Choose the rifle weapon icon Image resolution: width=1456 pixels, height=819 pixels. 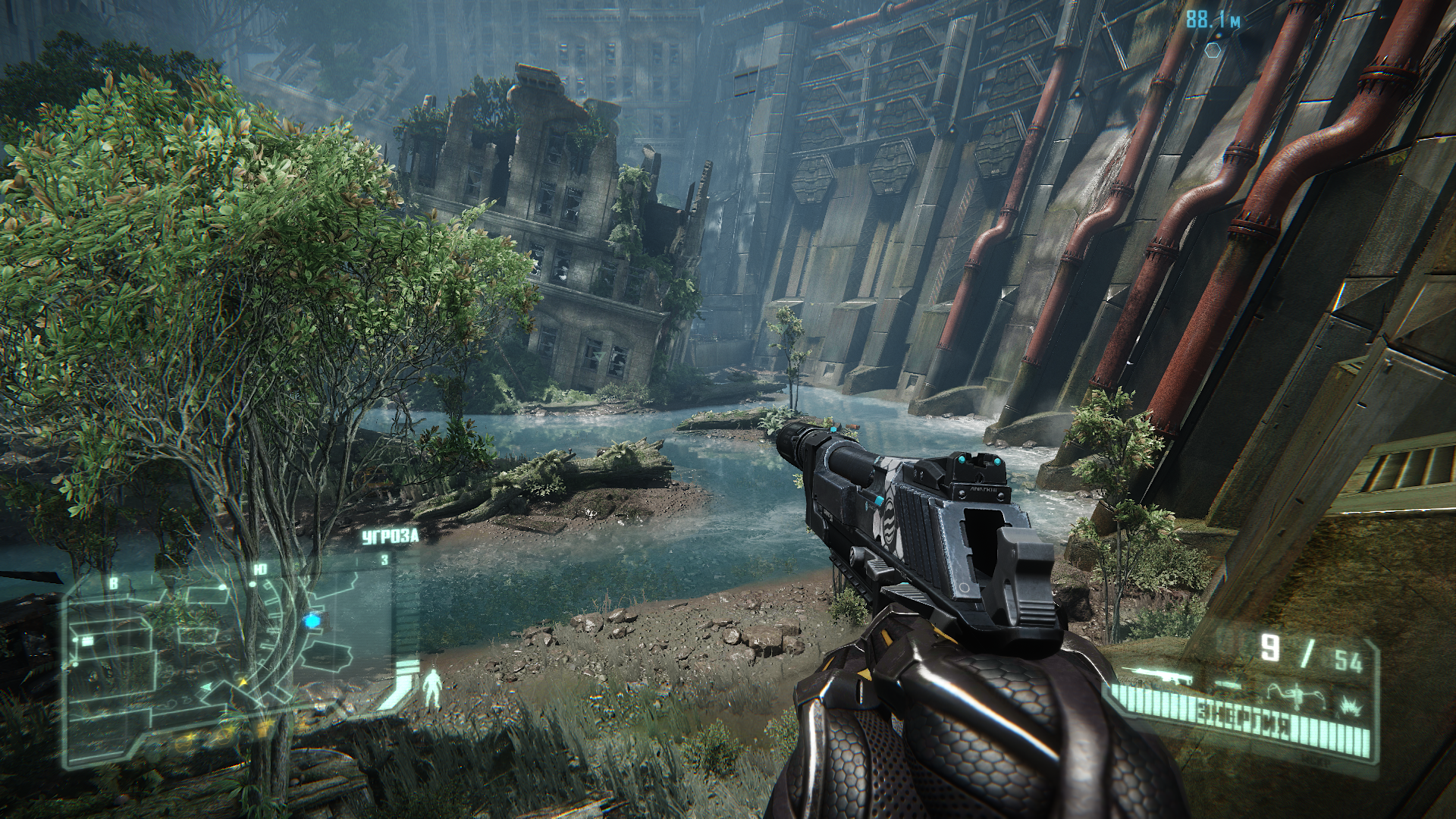[x=1156, y=676]
